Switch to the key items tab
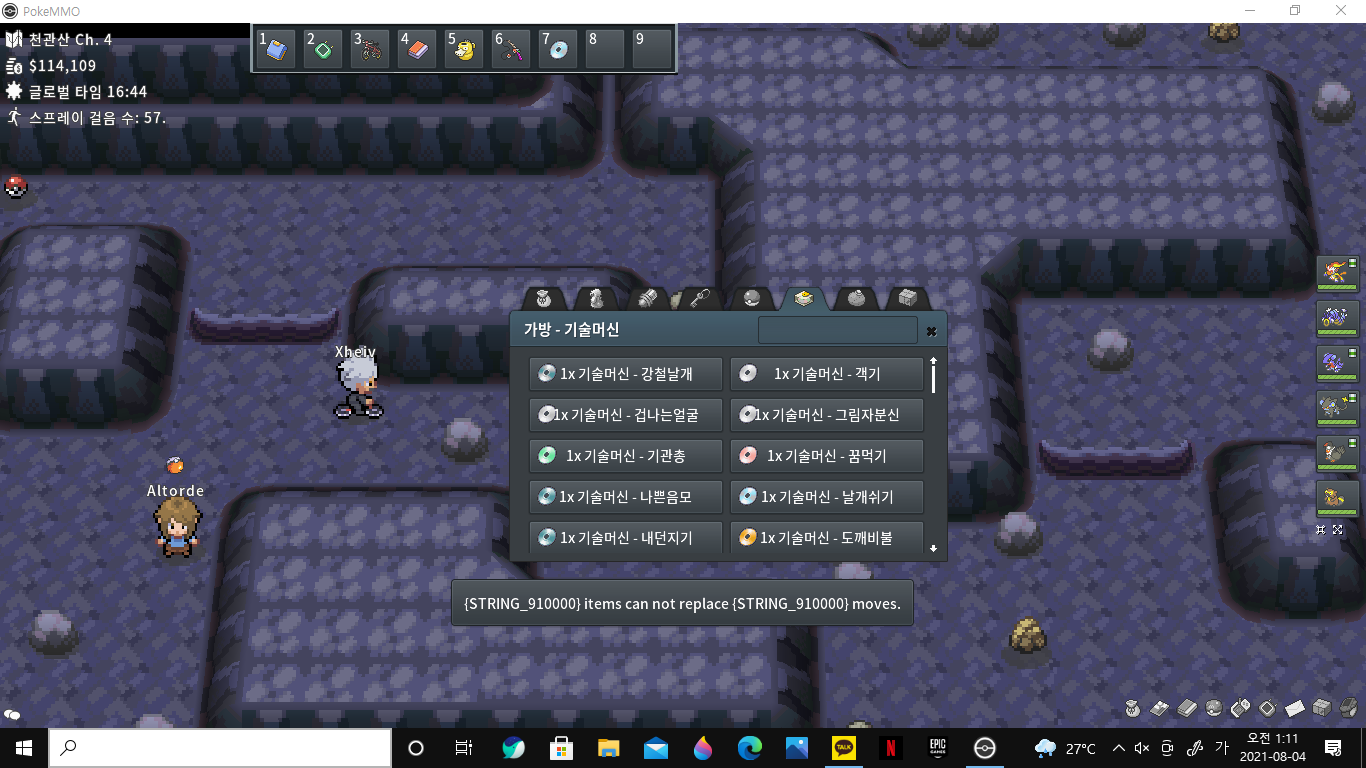 click(699, 298)
